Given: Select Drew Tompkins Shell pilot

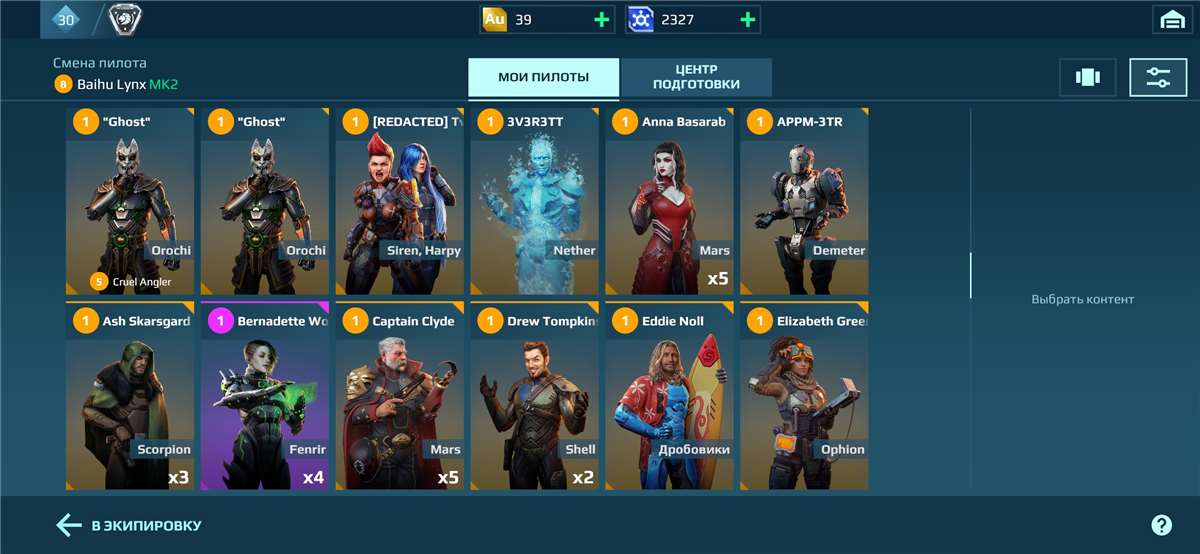Looking at the screenshot, I should (534, 395).
